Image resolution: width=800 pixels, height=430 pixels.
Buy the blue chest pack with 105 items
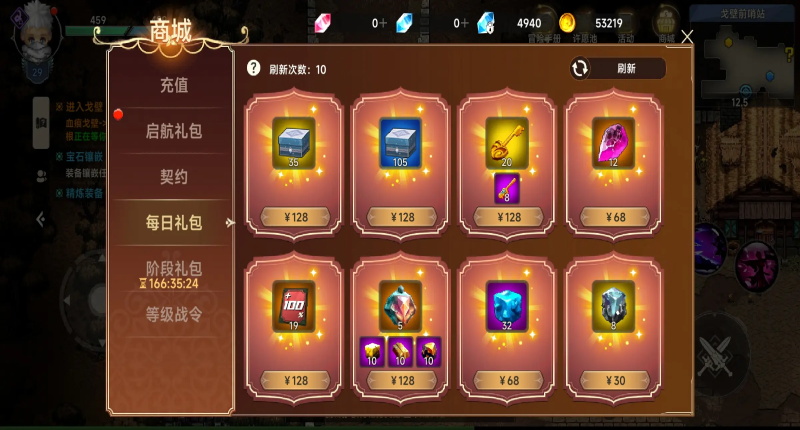tap(401, 216)
